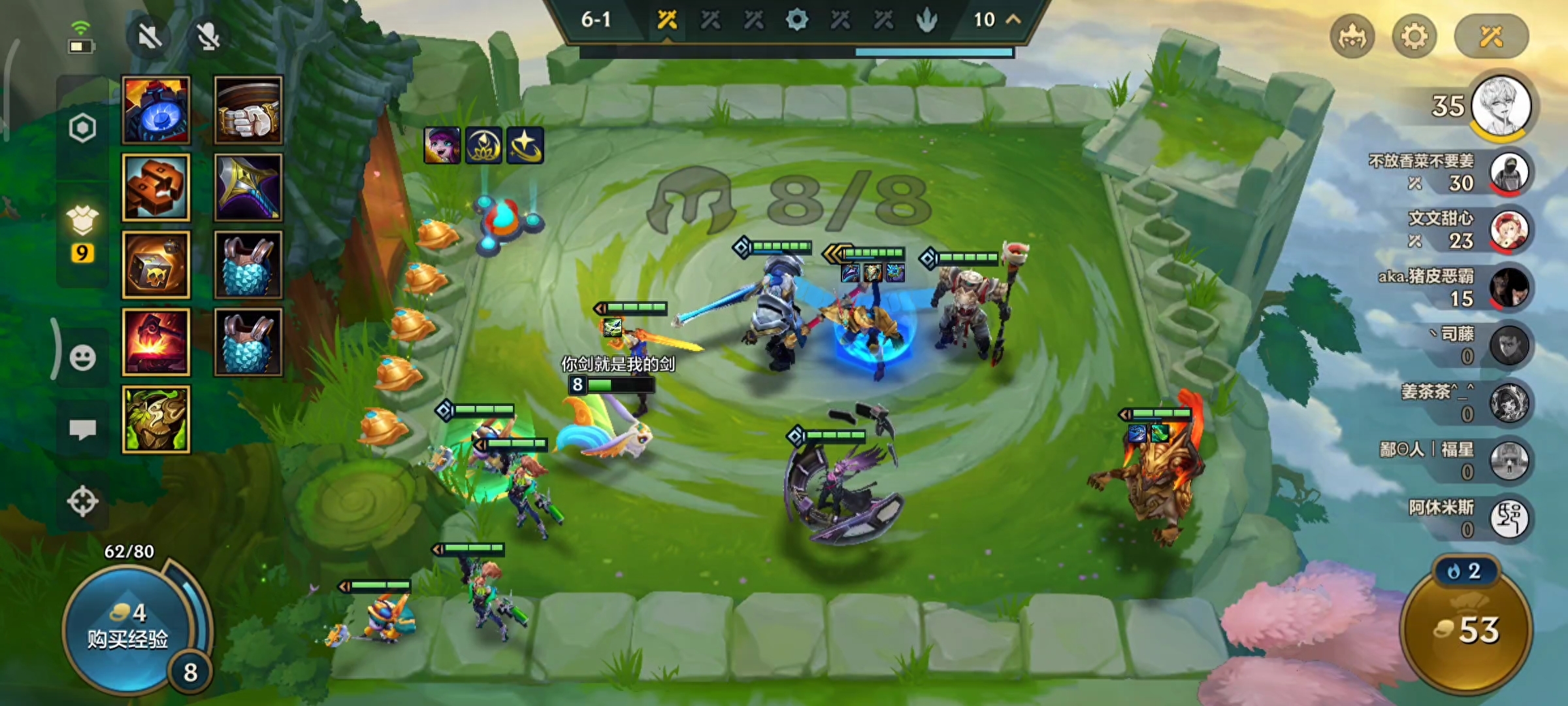The image size is (1568, 706).
Task: Select the gauntlet fist item slot
Action: pyautogui.click(x=248, y=110)
